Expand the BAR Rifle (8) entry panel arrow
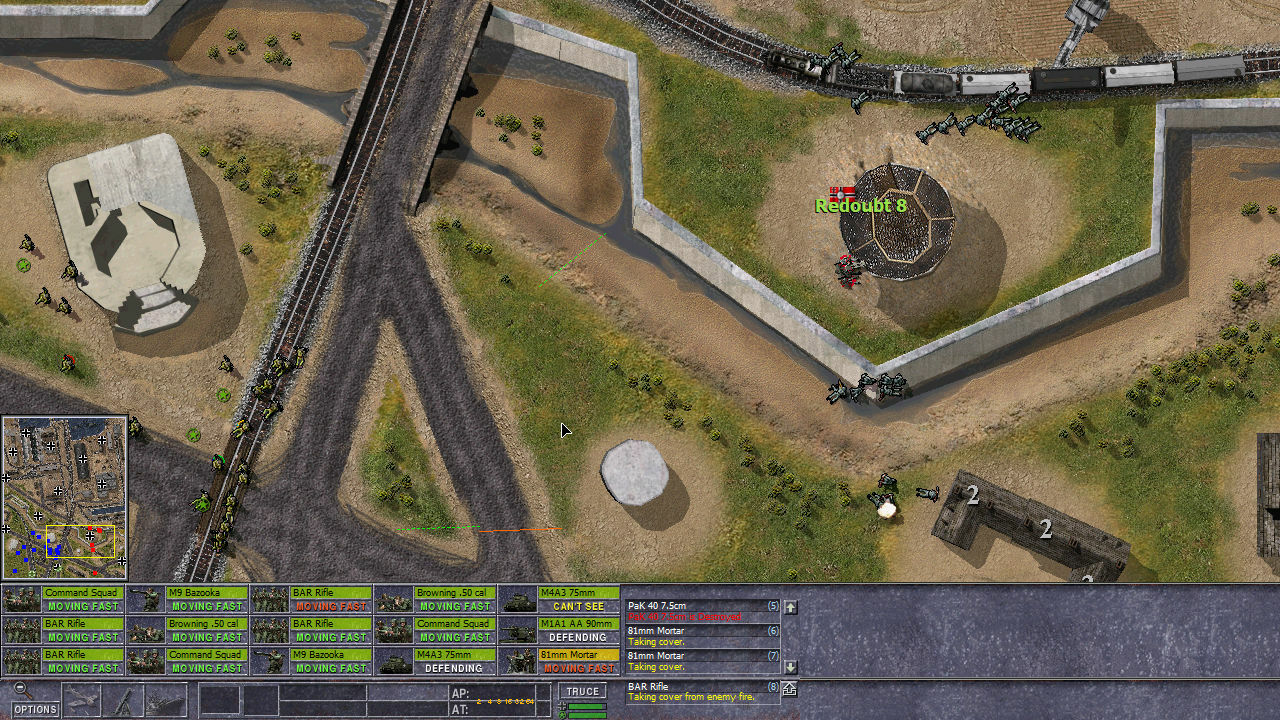This screenshot has height=720, width=1280. 789,689
